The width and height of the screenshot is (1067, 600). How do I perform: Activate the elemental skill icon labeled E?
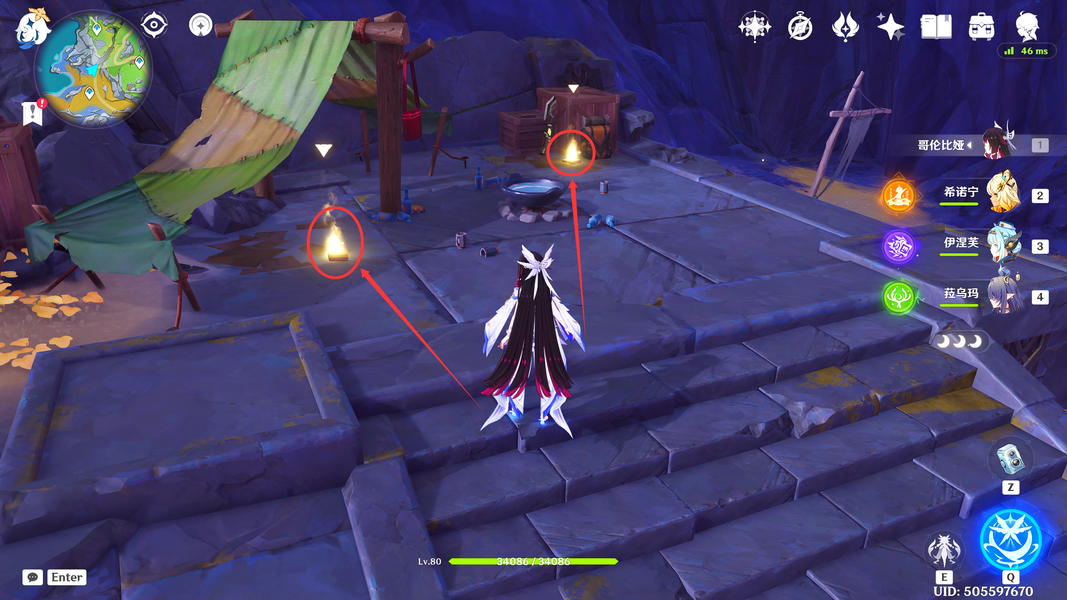944,550
